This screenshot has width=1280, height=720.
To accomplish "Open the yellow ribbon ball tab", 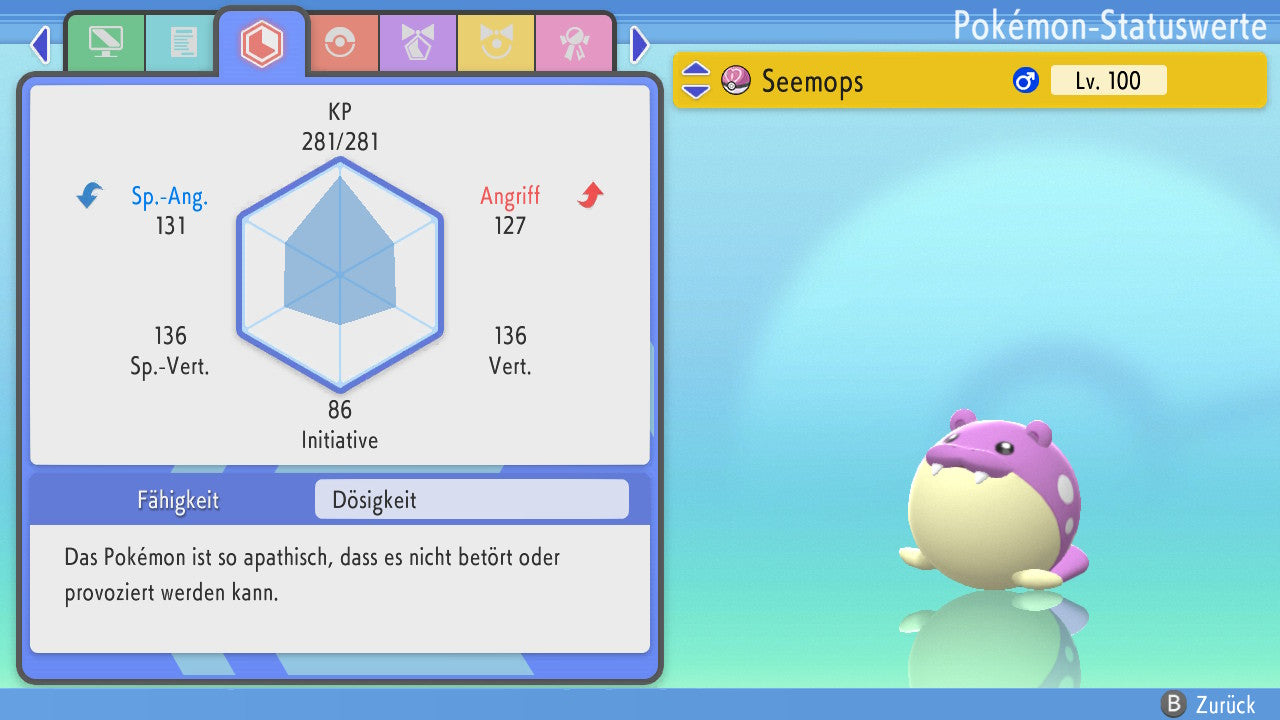I will point(495,43).
